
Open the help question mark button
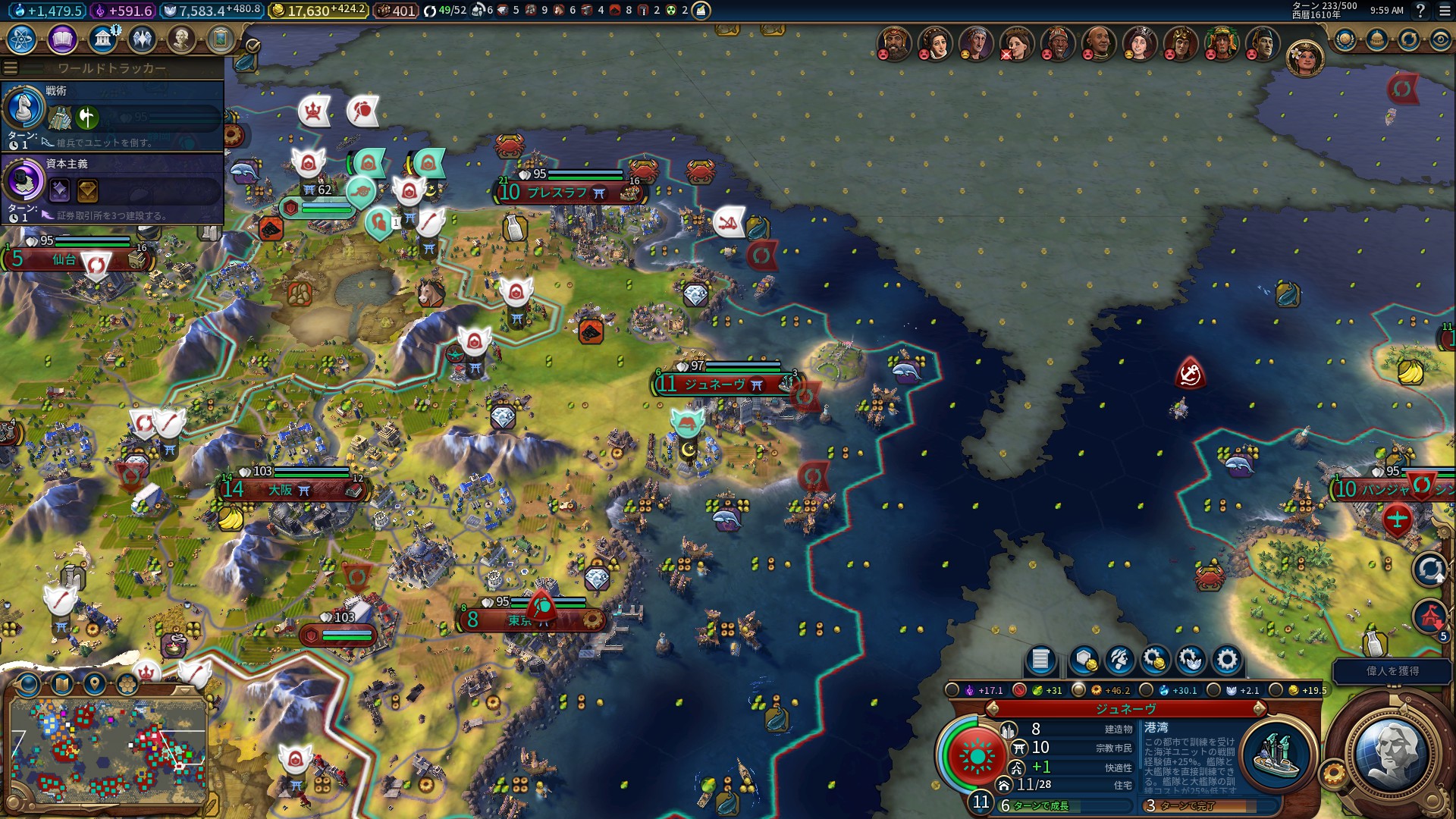point(1420,11)
